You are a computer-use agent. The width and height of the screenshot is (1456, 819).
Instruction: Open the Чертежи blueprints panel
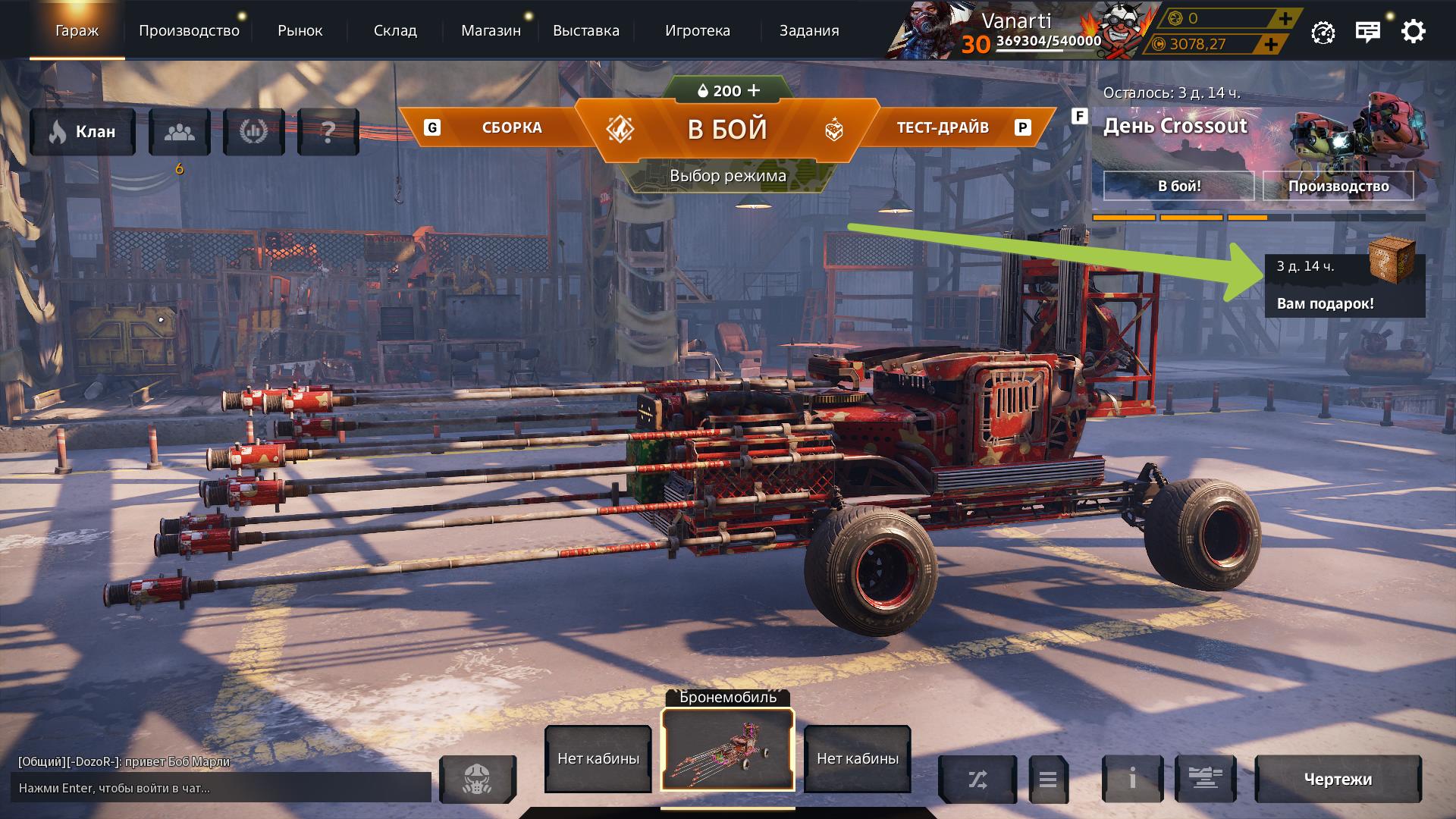click(x=1338, y=779)
